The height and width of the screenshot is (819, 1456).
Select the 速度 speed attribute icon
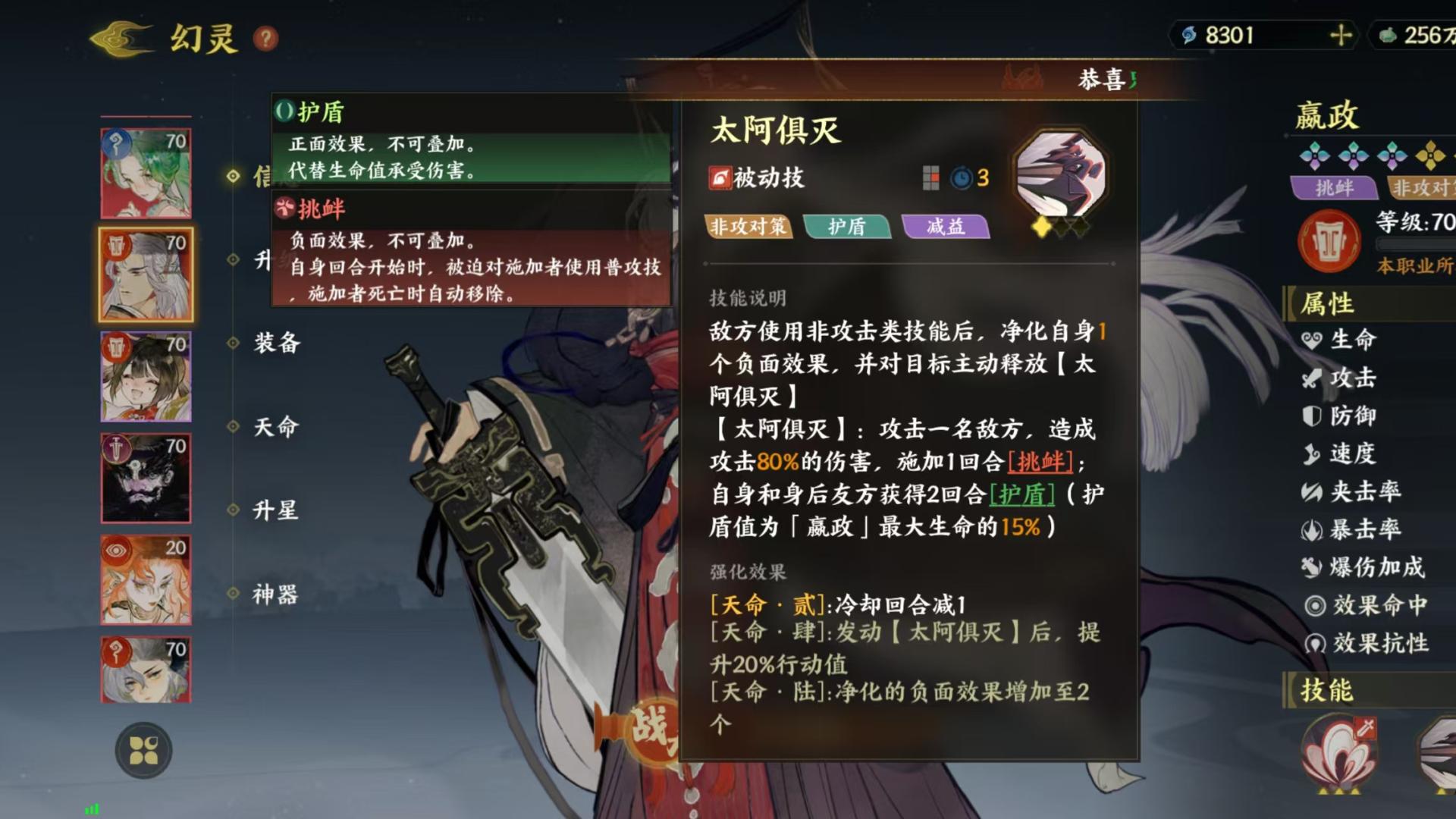click(1311, 453)
